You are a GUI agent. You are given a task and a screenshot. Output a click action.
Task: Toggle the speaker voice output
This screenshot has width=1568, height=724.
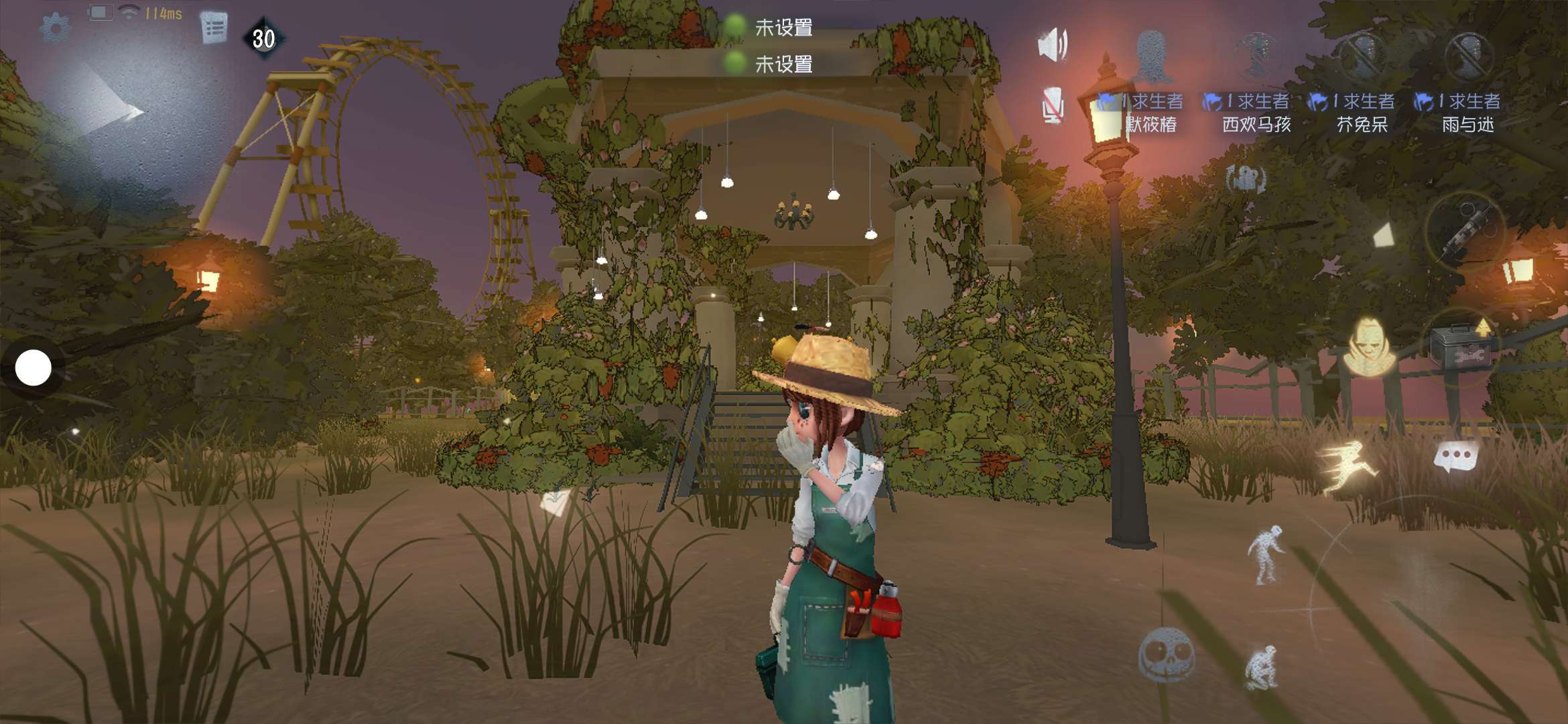1052,46
